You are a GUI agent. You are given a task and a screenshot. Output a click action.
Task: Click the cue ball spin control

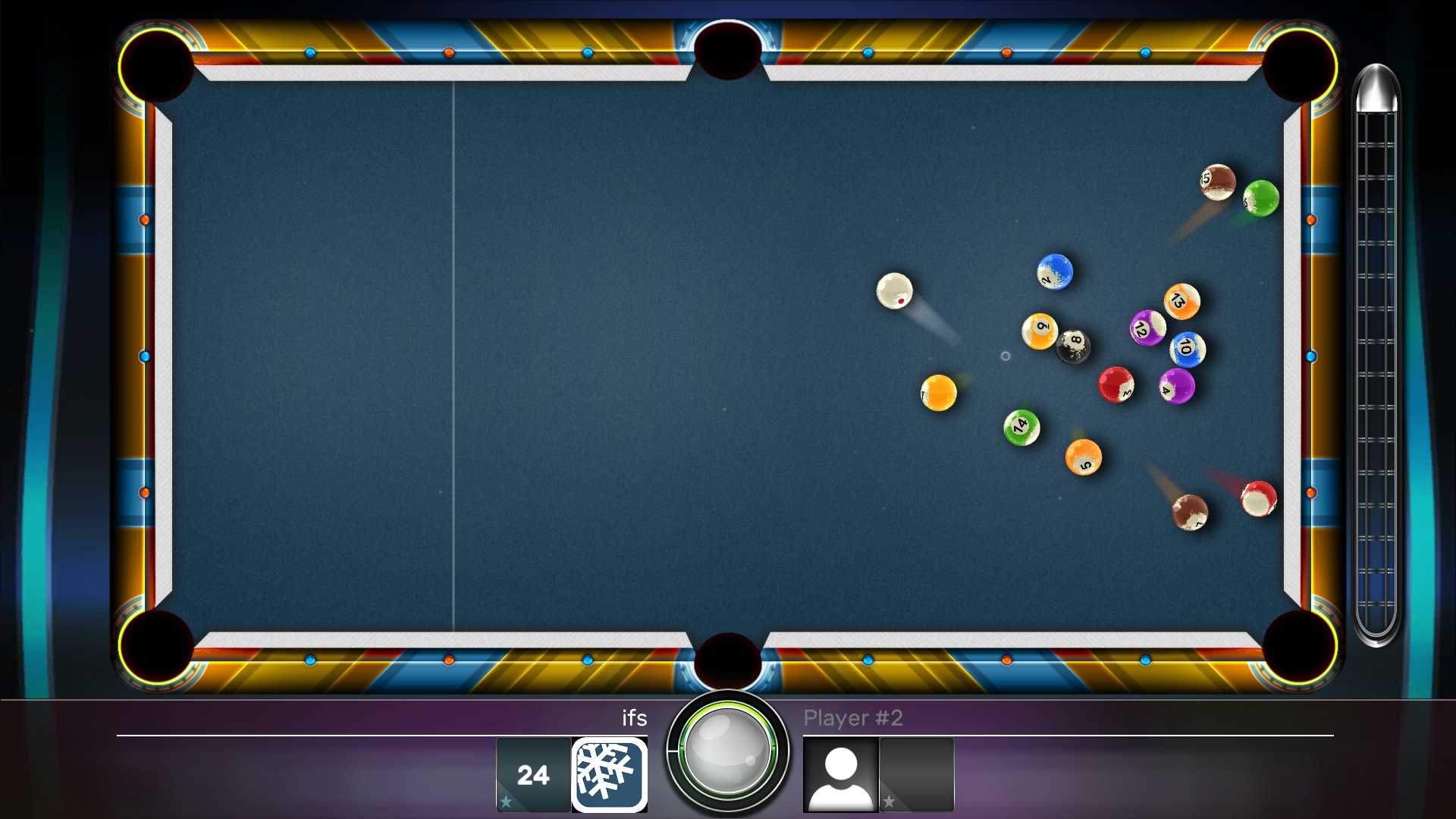pos(727,753)
